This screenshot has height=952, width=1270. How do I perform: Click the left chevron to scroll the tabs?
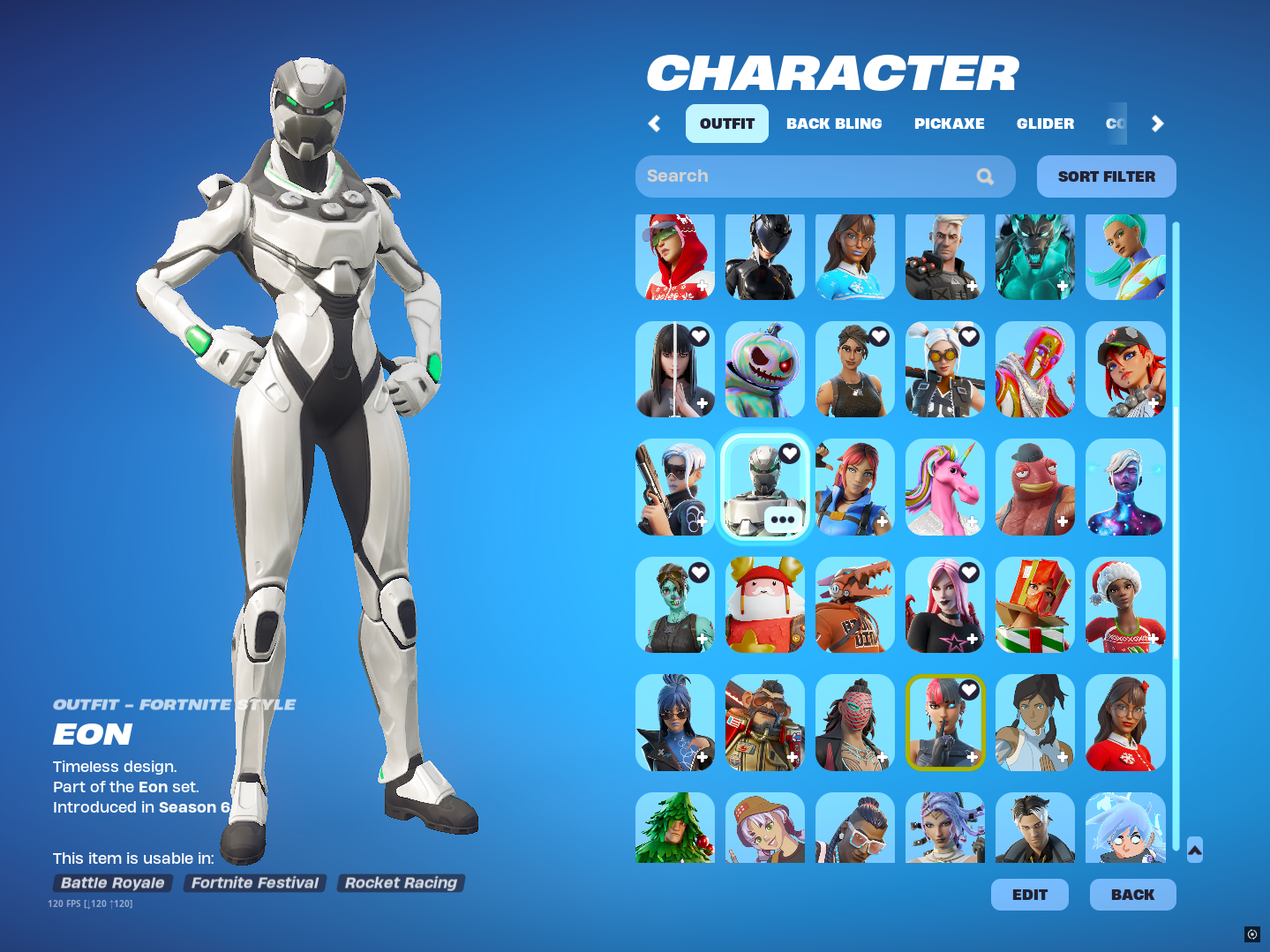pos(654,124)
